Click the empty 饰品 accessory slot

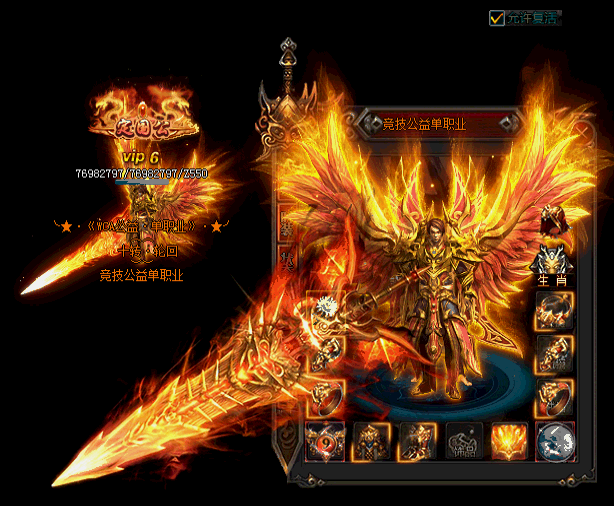point(464,441)
